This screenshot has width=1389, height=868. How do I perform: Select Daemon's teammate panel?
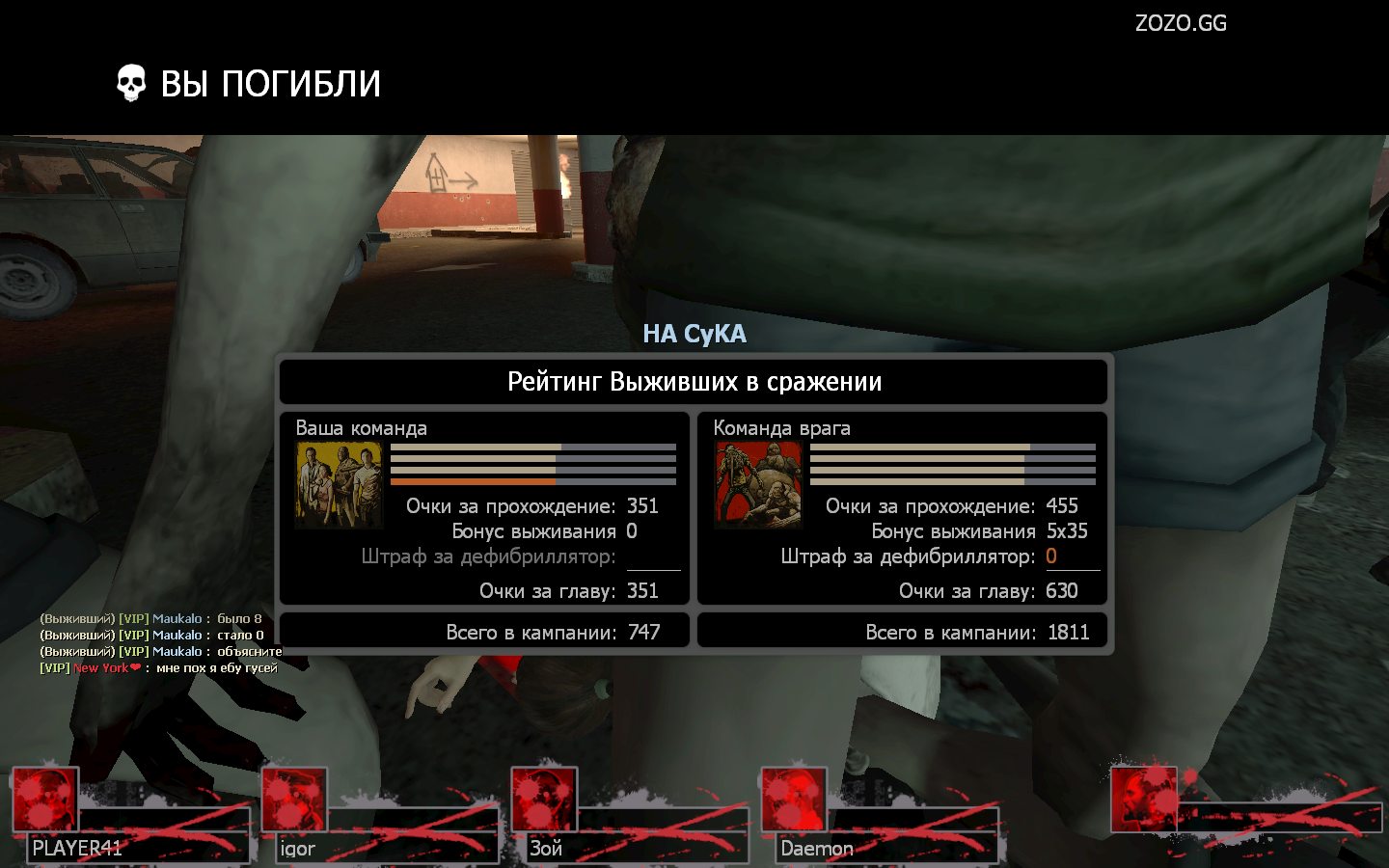coord(881,816)
